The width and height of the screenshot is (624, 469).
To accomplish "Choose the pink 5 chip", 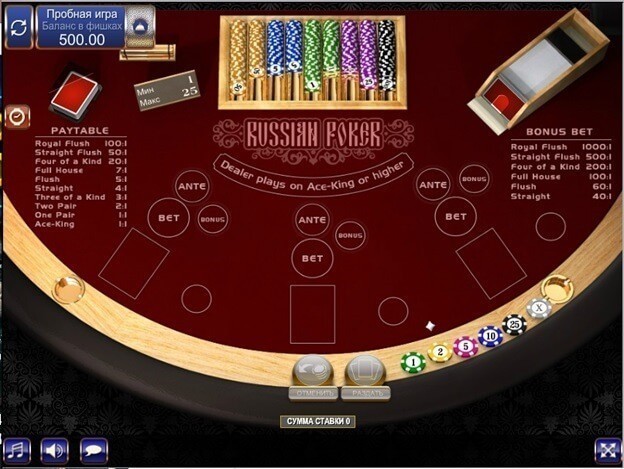I will (465, 346).
